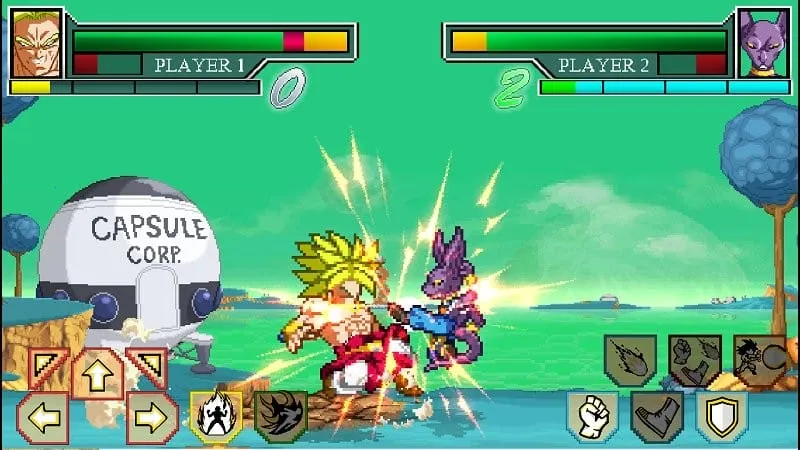The width and height of the screenshot is (800, 450).
Task: Trigger the fist-boot-blast combo attack
Action: (x=694, y=360)
